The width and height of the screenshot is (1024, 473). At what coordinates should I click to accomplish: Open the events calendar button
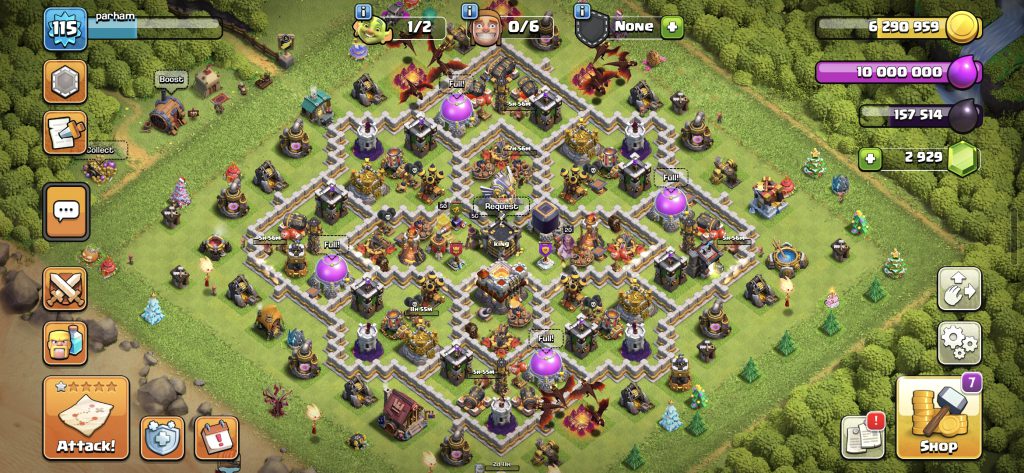(215, 437)
